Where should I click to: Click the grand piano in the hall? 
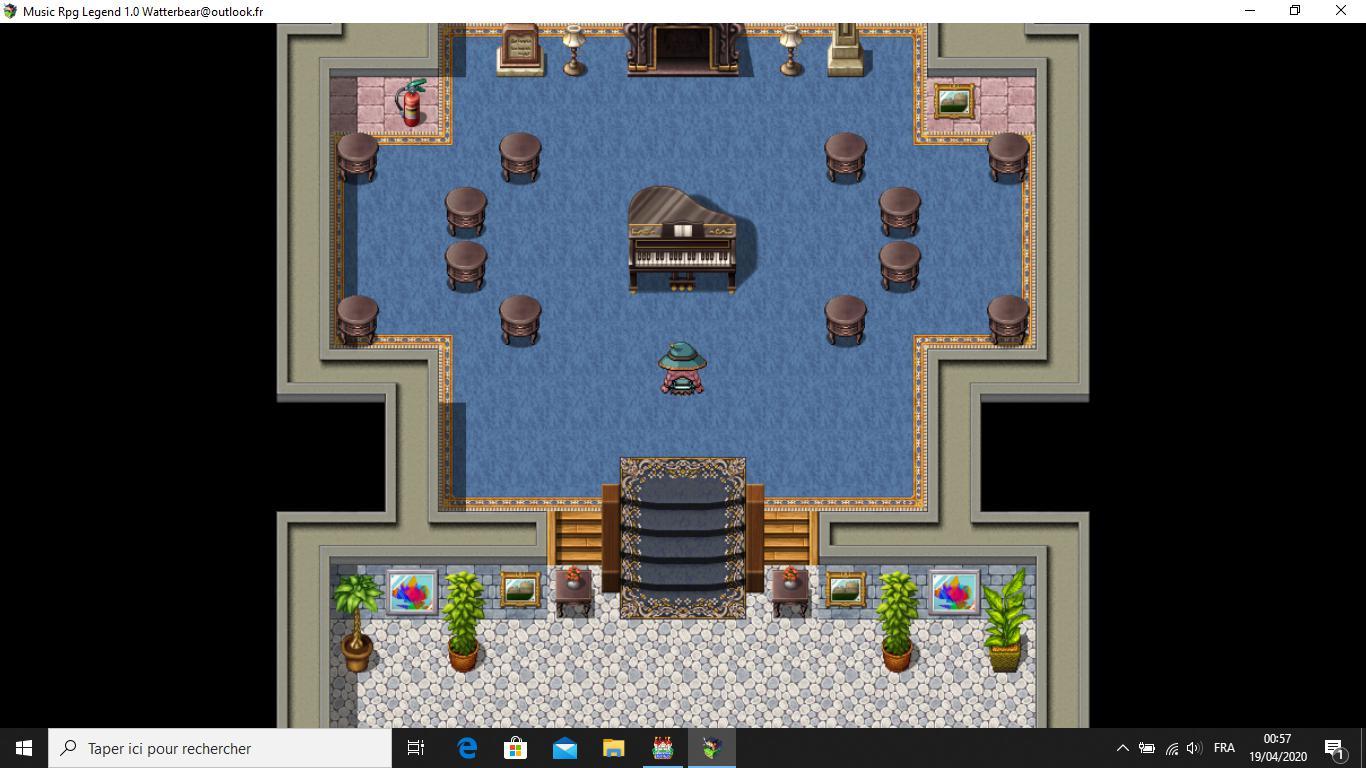(680, 240)
